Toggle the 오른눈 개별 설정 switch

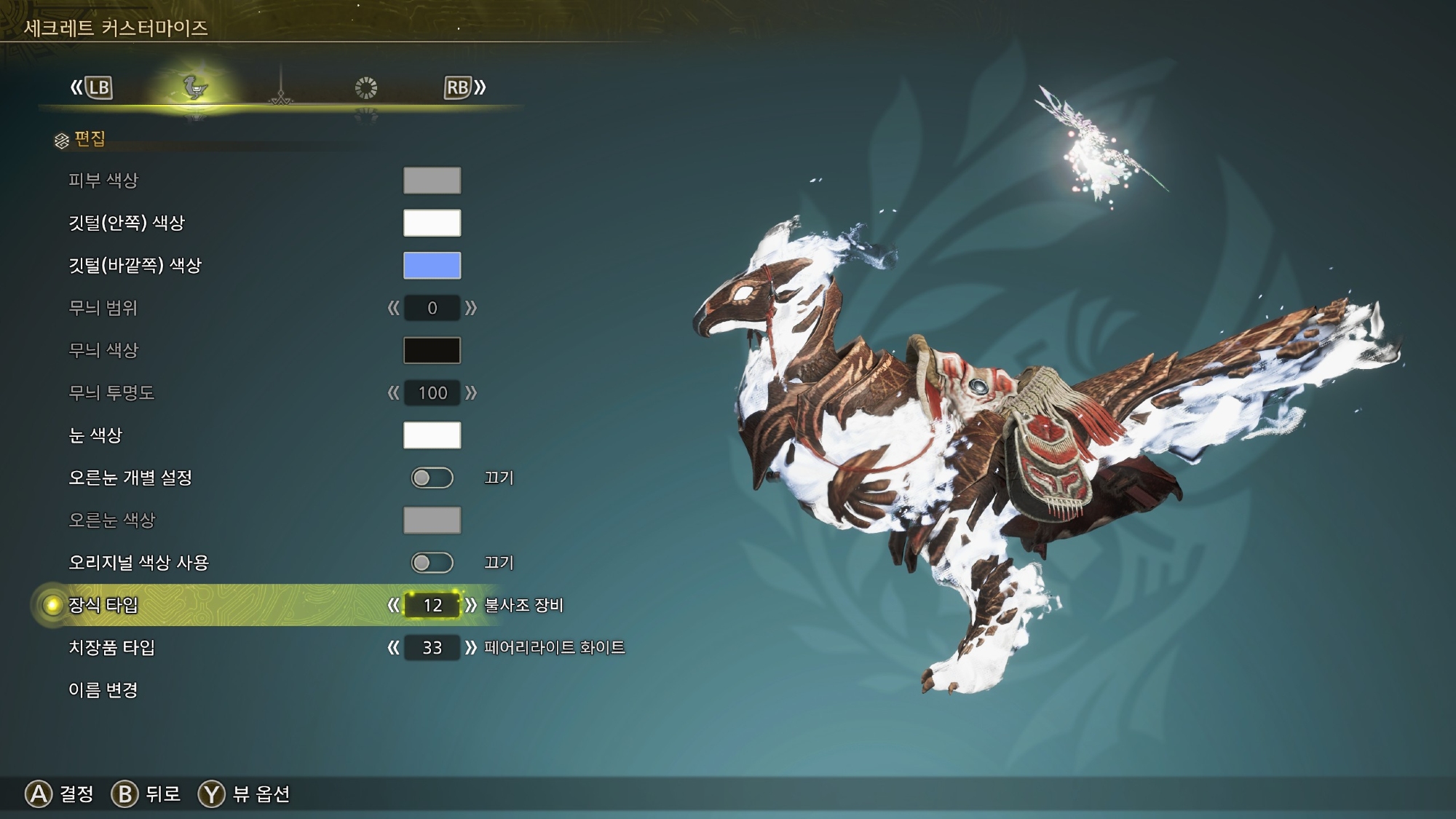(x=432, y=478)
